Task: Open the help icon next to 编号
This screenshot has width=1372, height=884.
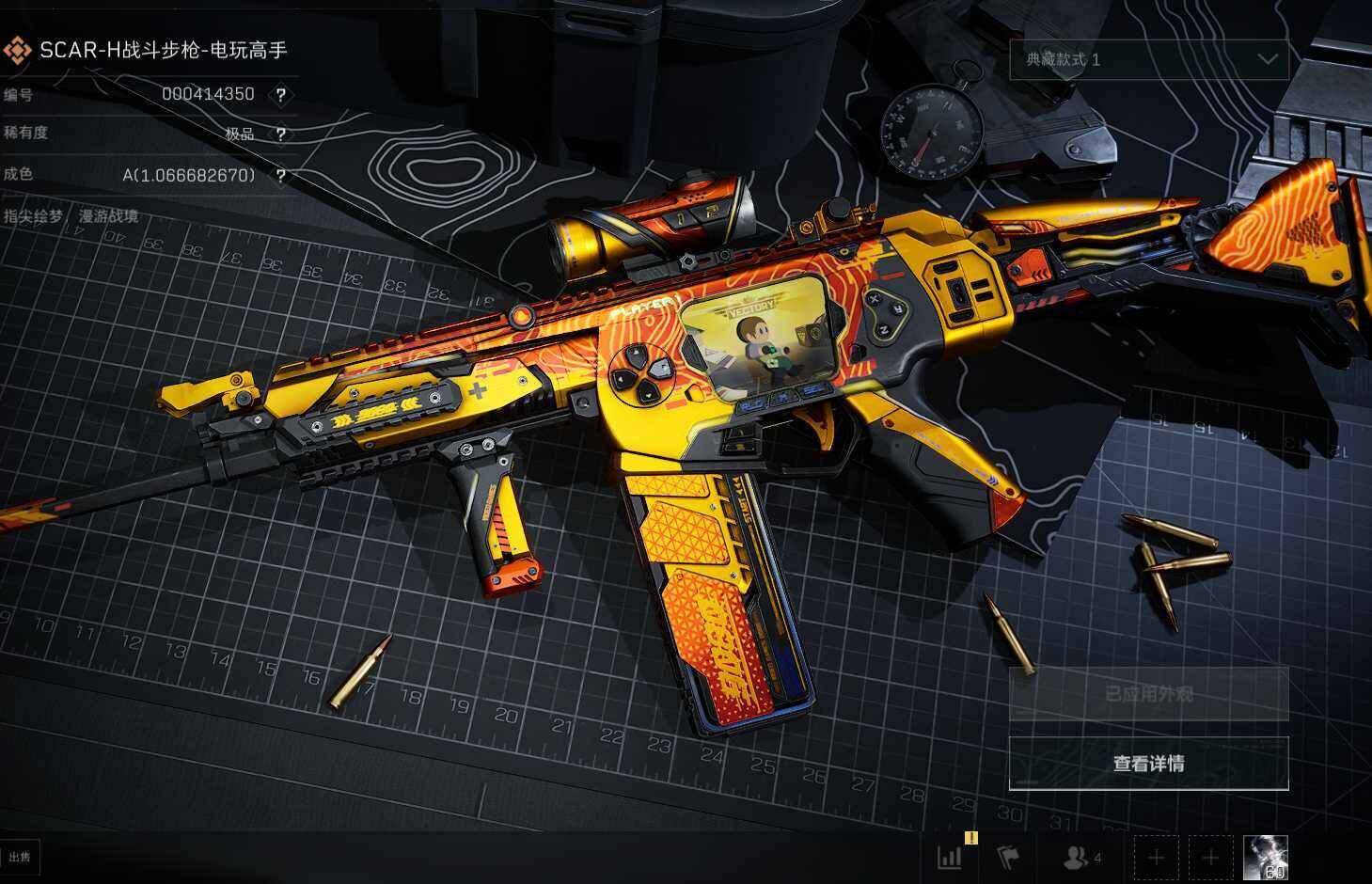Action: [280, 94]
